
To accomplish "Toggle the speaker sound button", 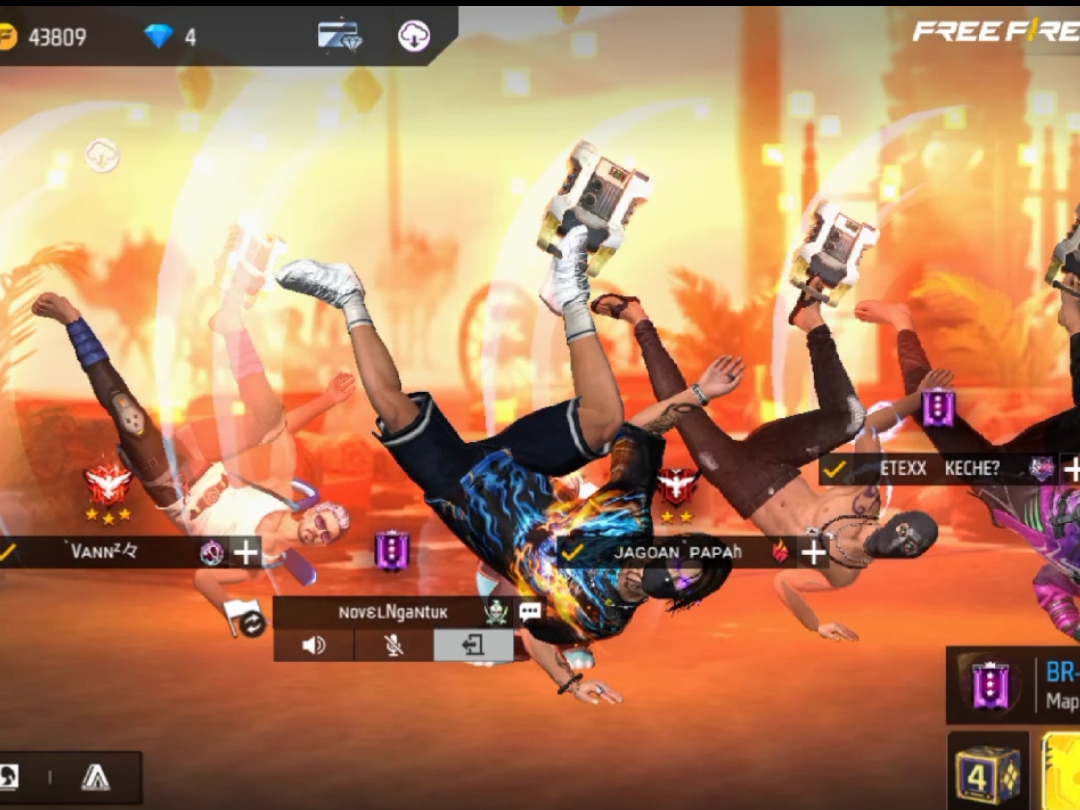I will click(x=313, y=645).
